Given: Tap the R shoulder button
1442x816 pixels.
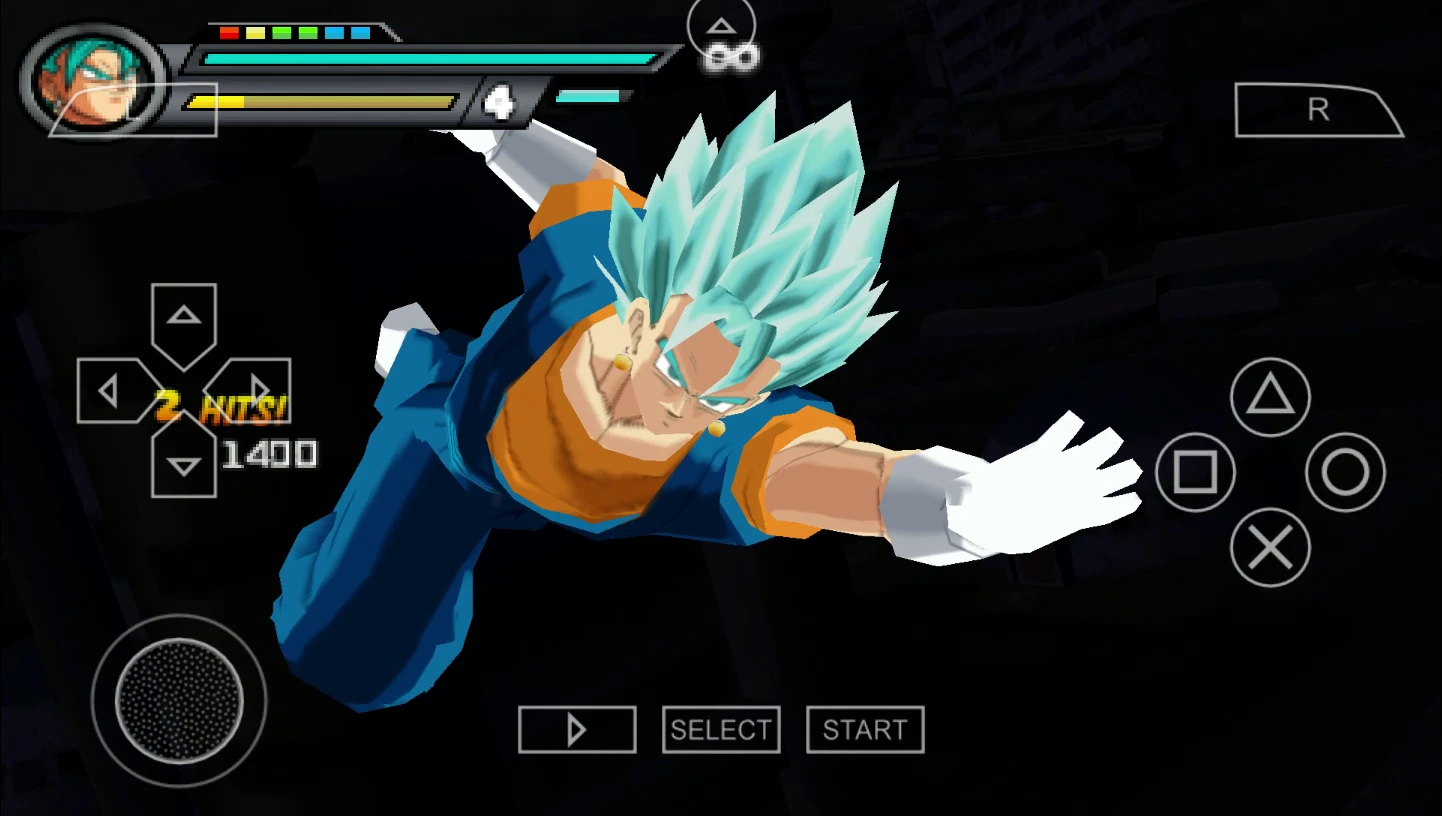Looking at the screenshot, I should [x=1317, y=110].
